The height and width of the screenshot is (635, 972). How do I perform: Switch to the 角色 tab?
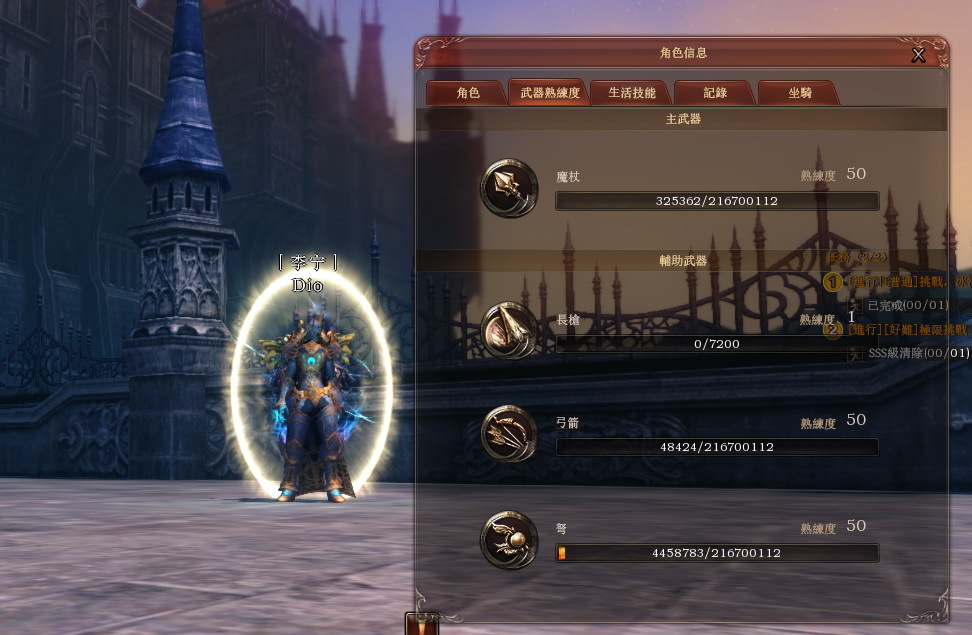(x=467, y=93)
